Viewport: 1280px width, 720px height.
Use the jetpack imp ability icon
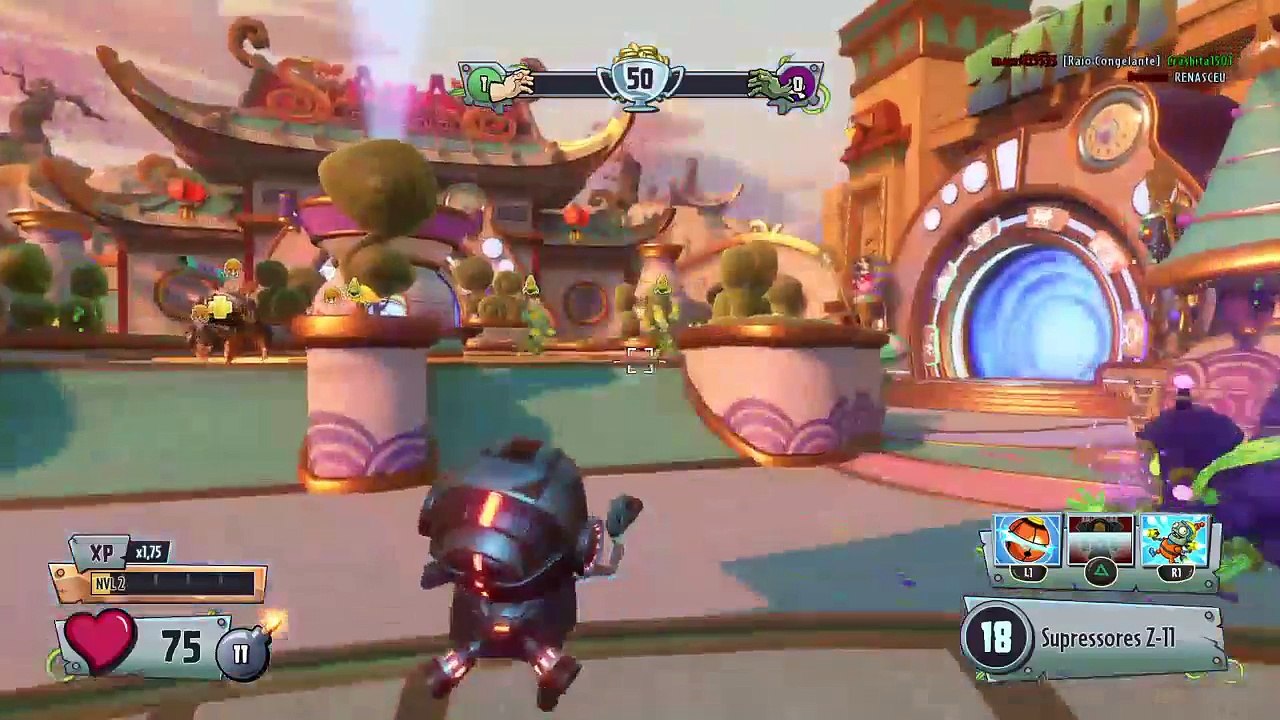[x=1174, y=541]
